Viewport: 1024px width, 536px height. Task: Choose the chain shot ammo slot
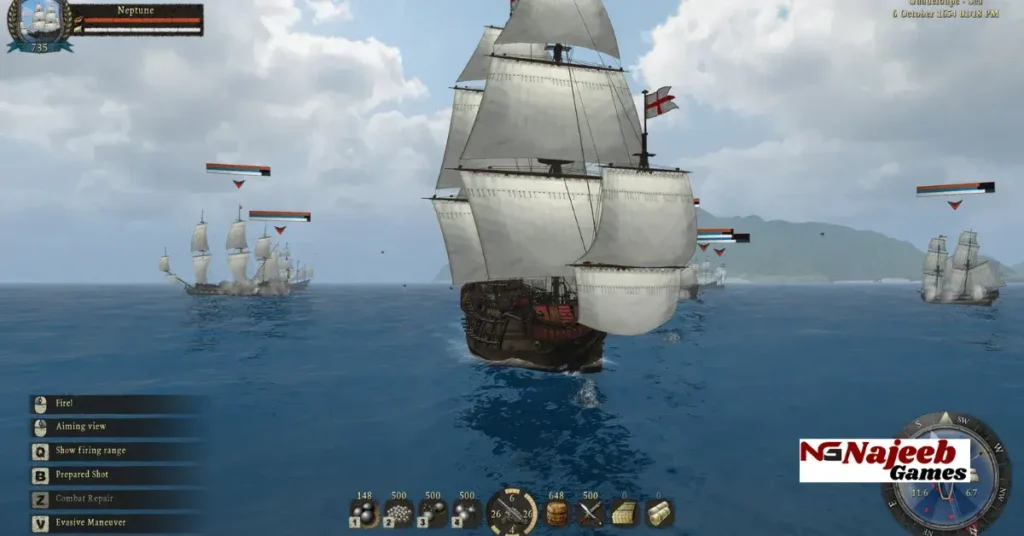[433, 513]
